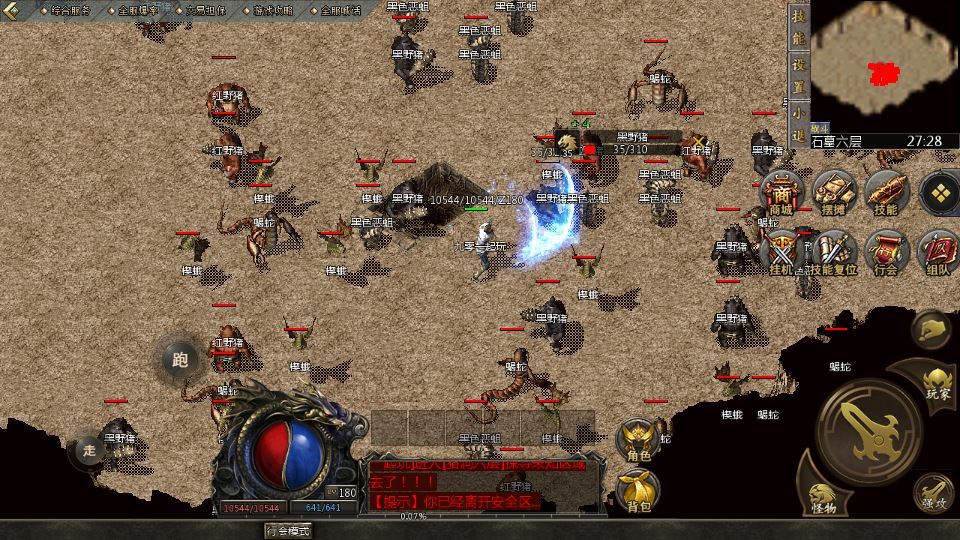This screenshot has width=960, height=540.
Task: Tap the gold hand pickup button
Action: tap(932, 328)
